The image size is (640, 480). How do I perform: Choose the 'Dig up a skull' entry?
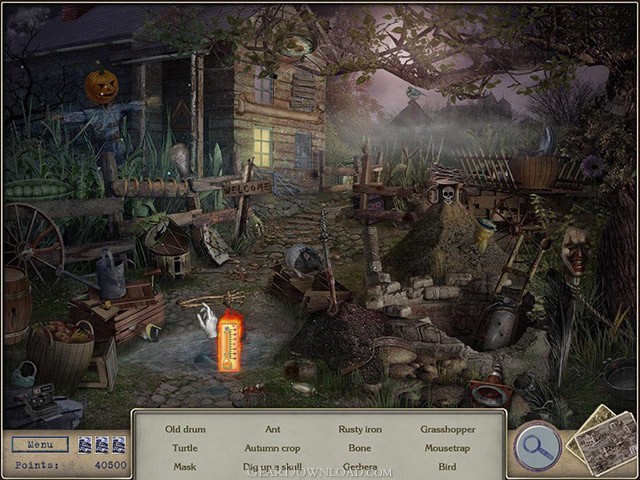(272, 467)
